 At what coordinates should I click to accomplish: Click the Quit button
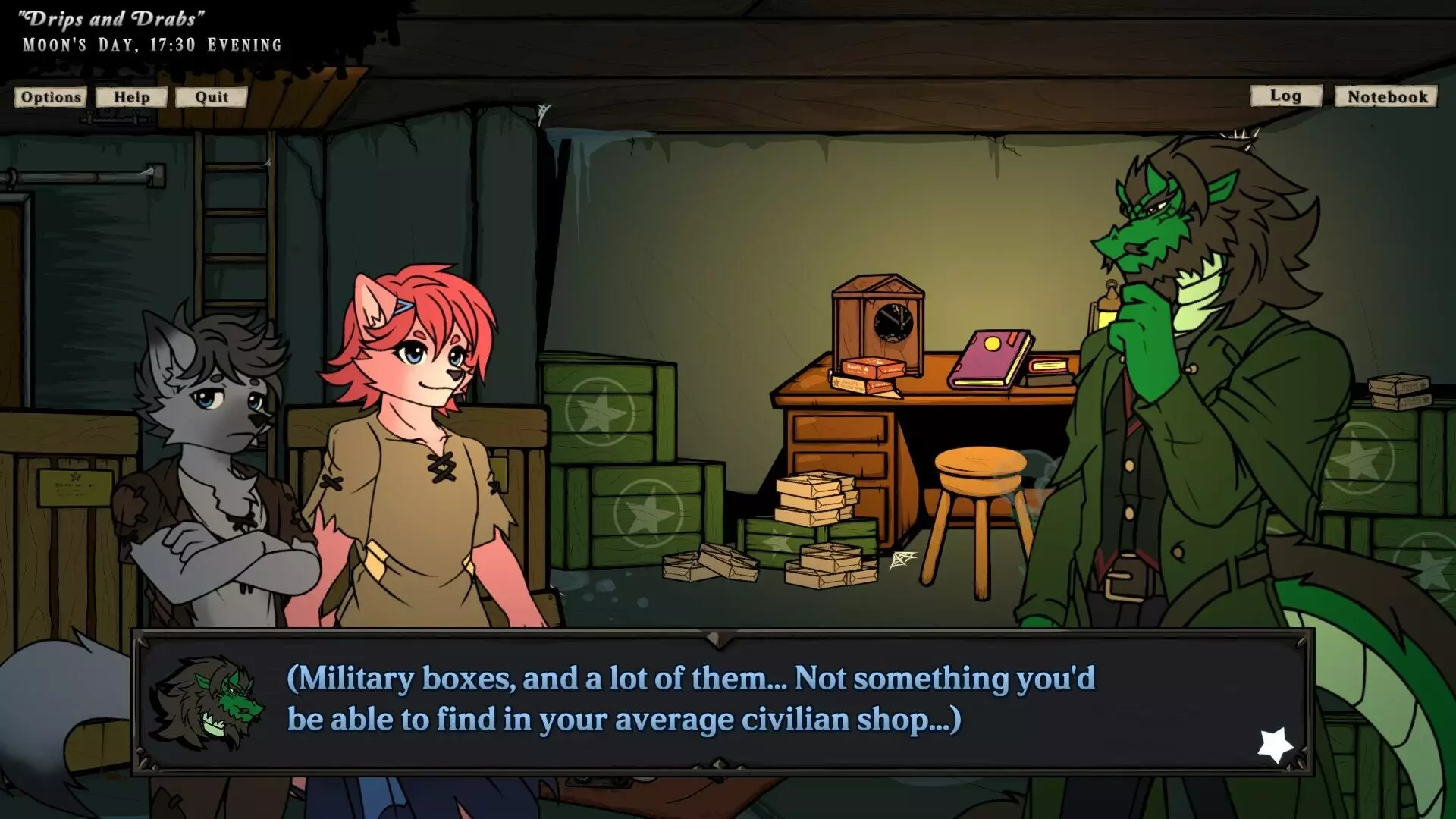(x=210, y=97)
